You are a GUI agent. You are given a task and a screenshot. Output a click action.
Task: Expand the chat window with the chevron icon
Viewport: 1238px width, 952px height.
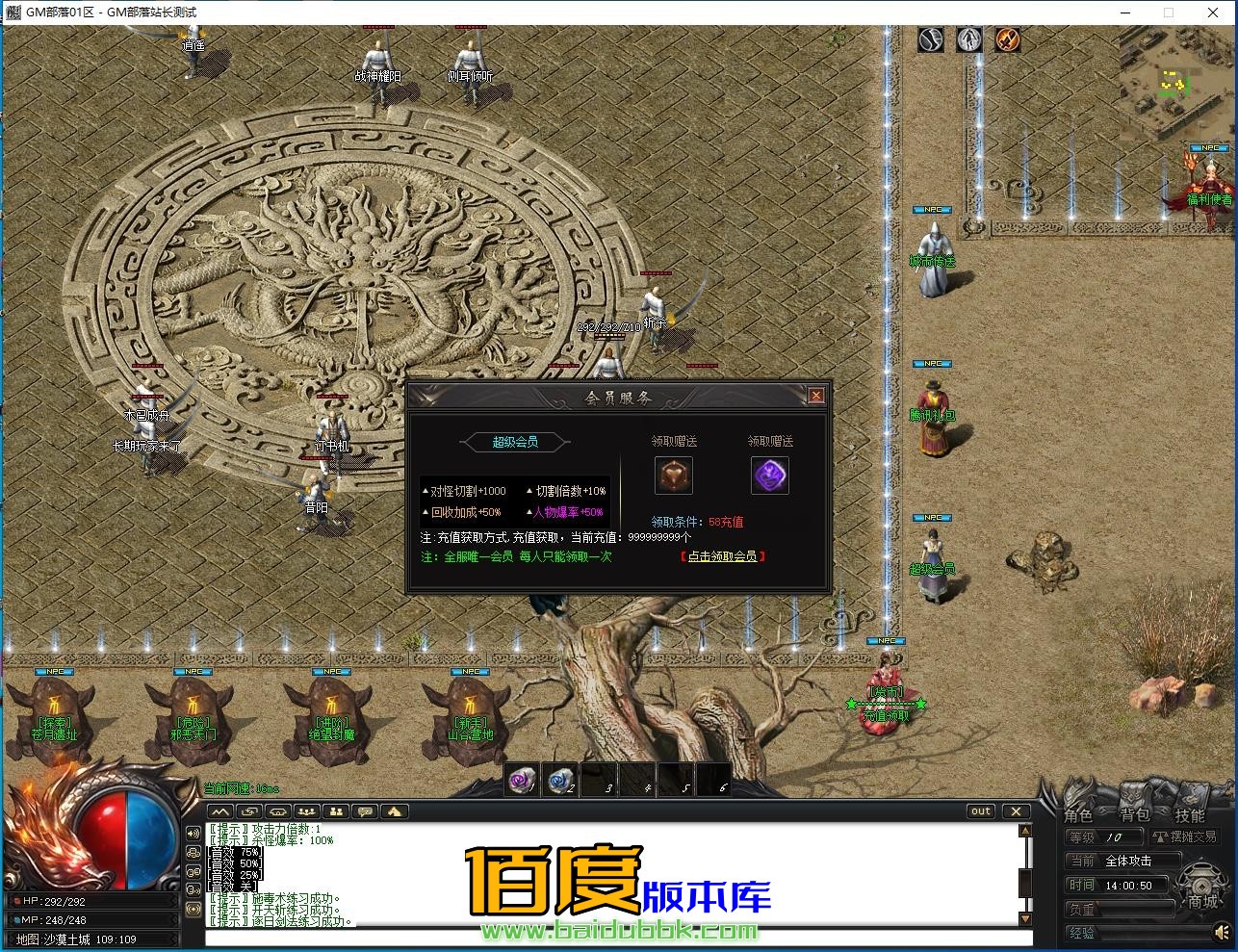point(219,811)
